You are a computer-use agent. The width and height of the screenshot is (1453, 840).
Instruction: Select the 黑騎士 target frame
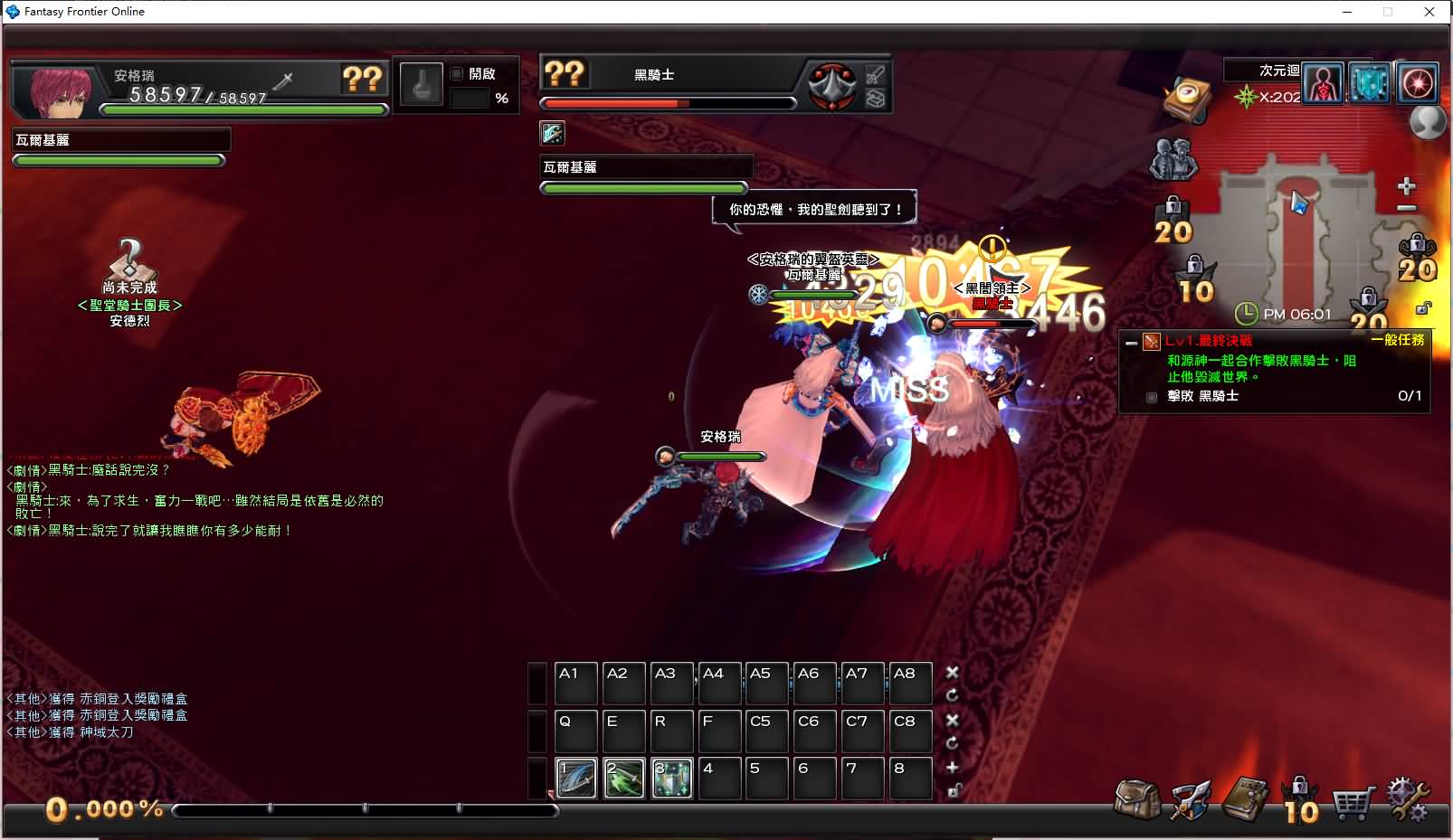(670, 83)
